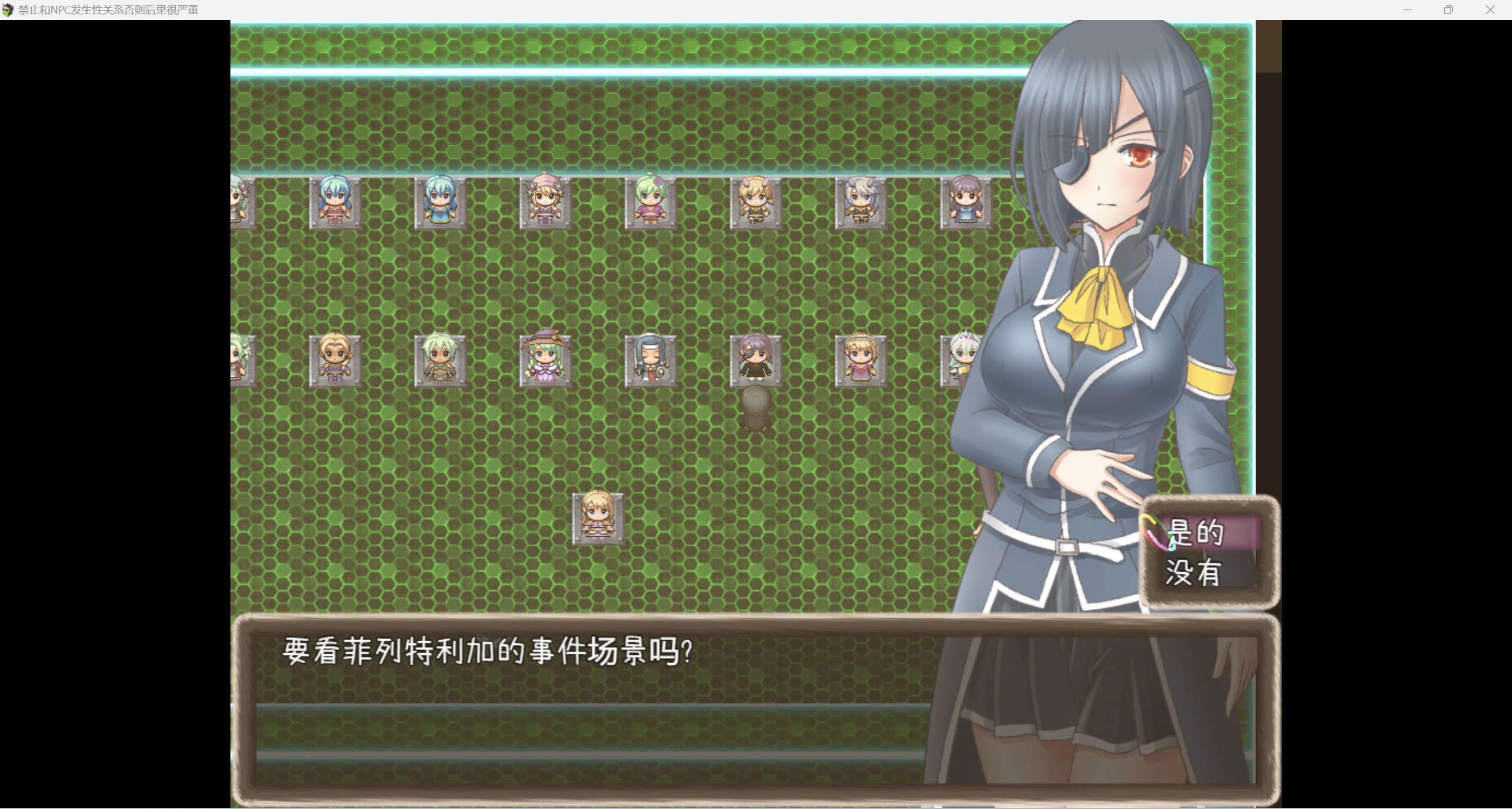Click the game icon in the title bar
The image size is (1512, 809).
(9, 9)
